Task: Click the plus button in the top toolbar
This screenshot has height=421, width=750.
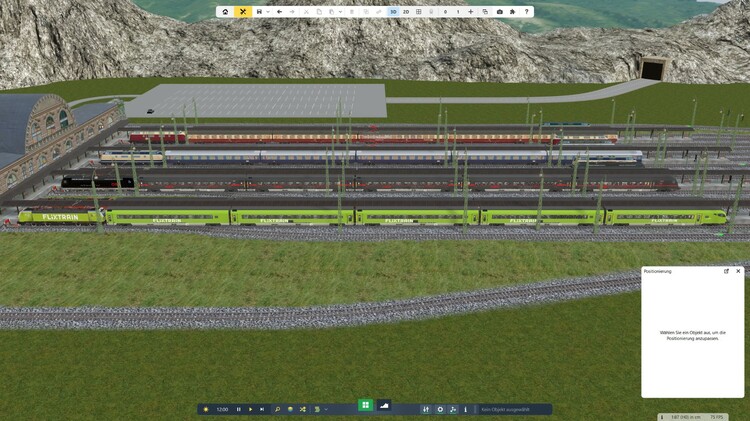Action: click(x=471, y=12)
